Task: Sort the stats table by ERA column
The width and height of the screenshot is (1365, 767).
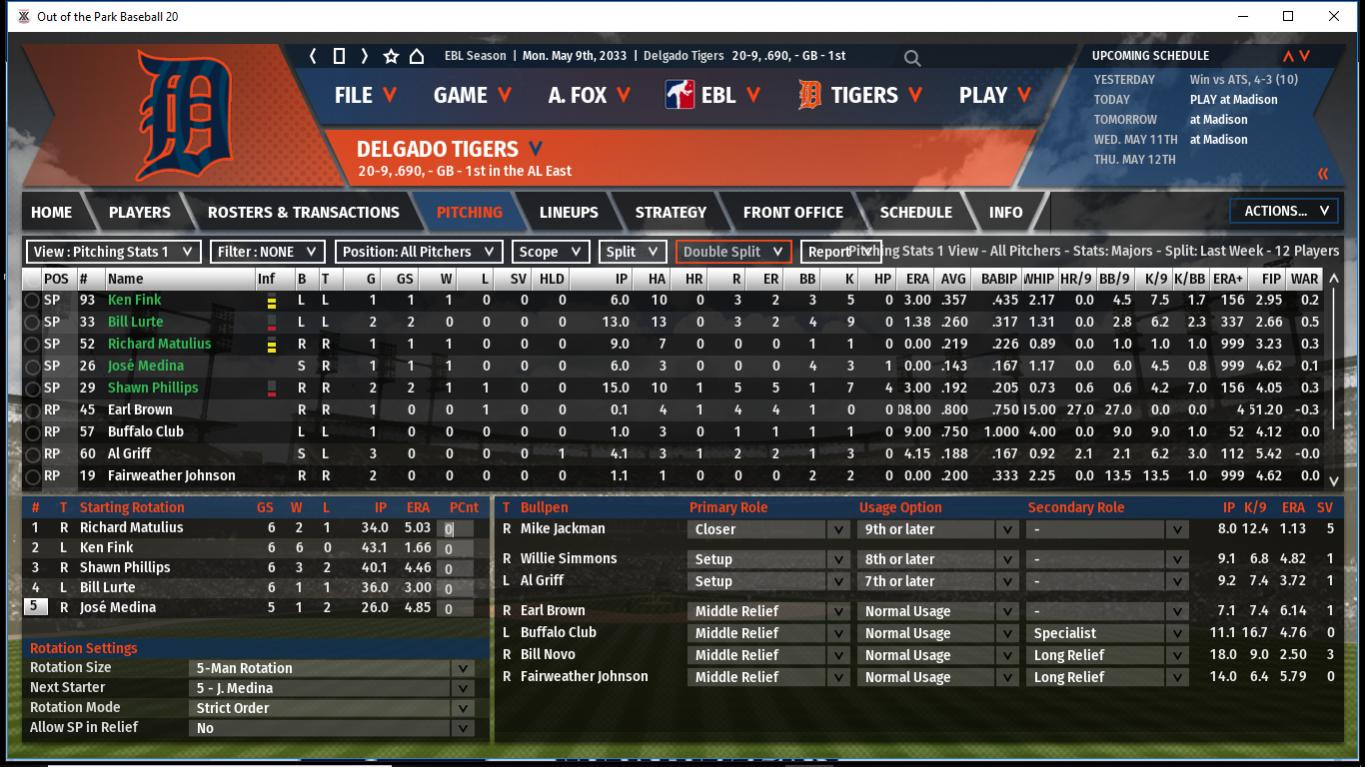Action: [x=917, y=279]
